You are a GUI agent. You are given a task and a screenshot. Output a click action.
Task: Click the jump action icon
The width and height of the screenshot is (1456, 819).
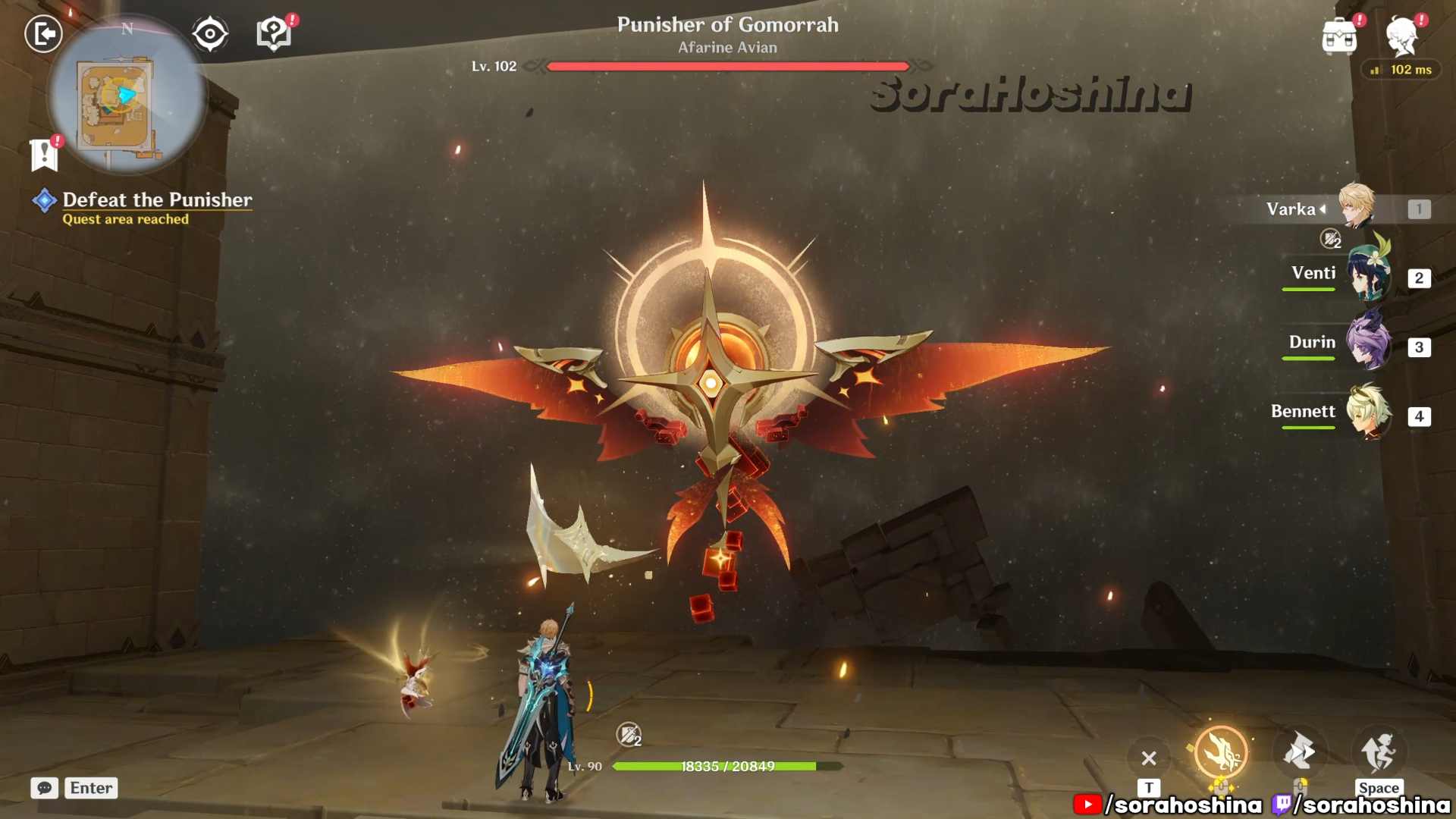coord(1378,752)
